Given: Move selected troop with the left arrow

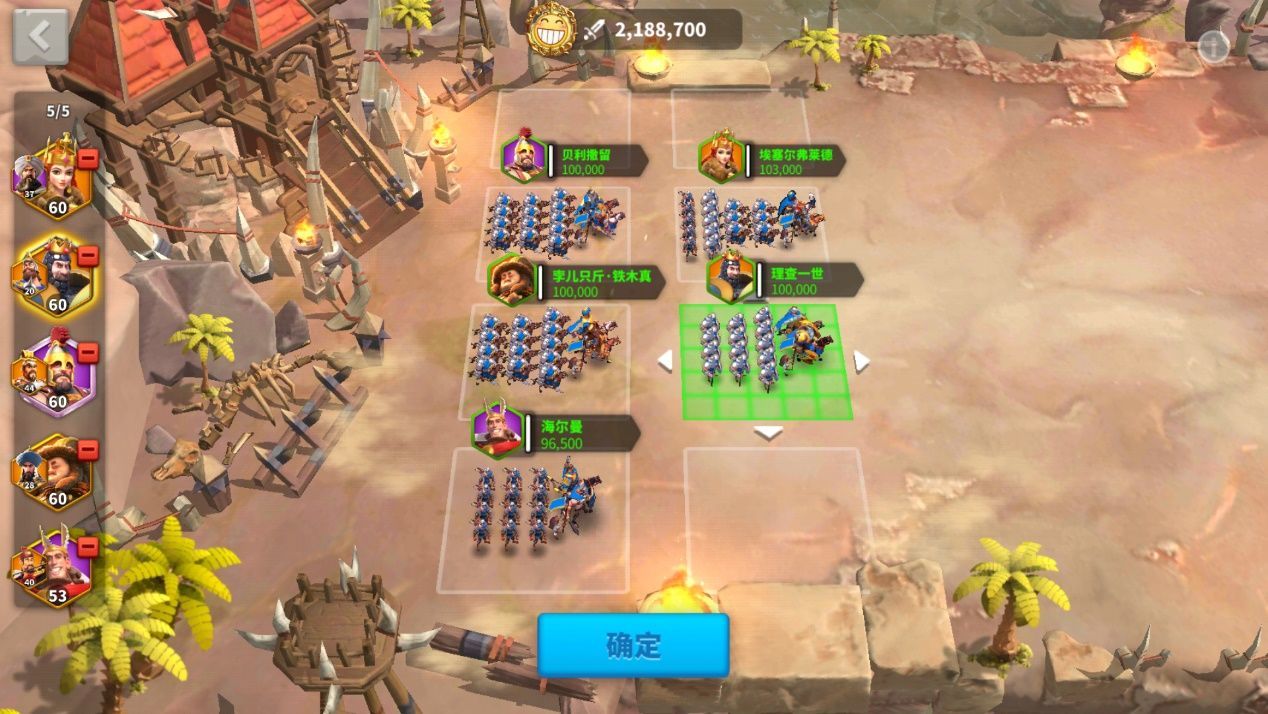Looking at the screenshot, I should [x=665, y=361].
